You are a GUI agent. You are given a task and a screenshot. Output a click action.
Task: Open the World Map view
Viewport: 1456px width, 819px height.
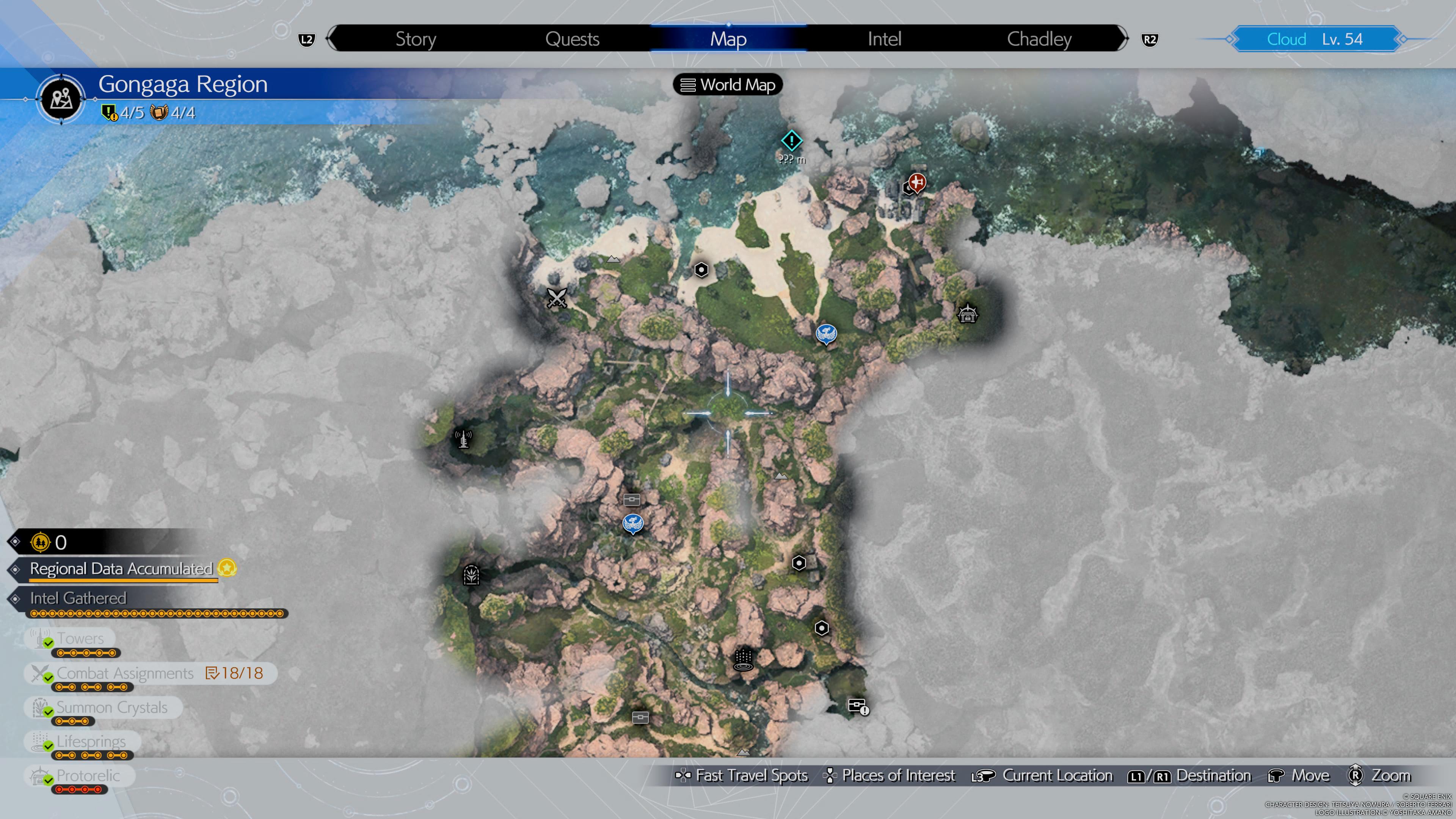click(x=728, y=85)
